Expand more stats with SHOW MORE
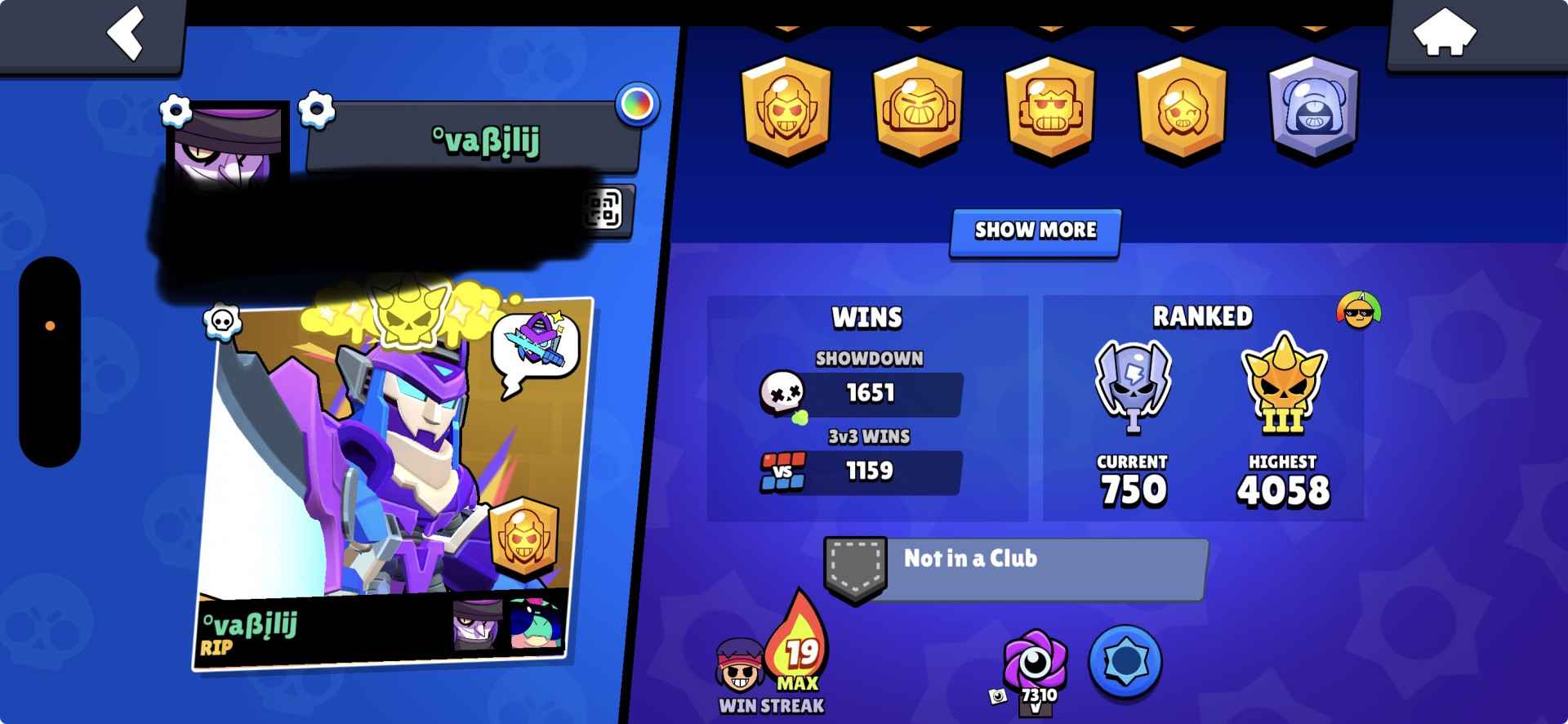Image resolution: width=1568 pixels, height=724 pixels. click(x=1035, y=231)
